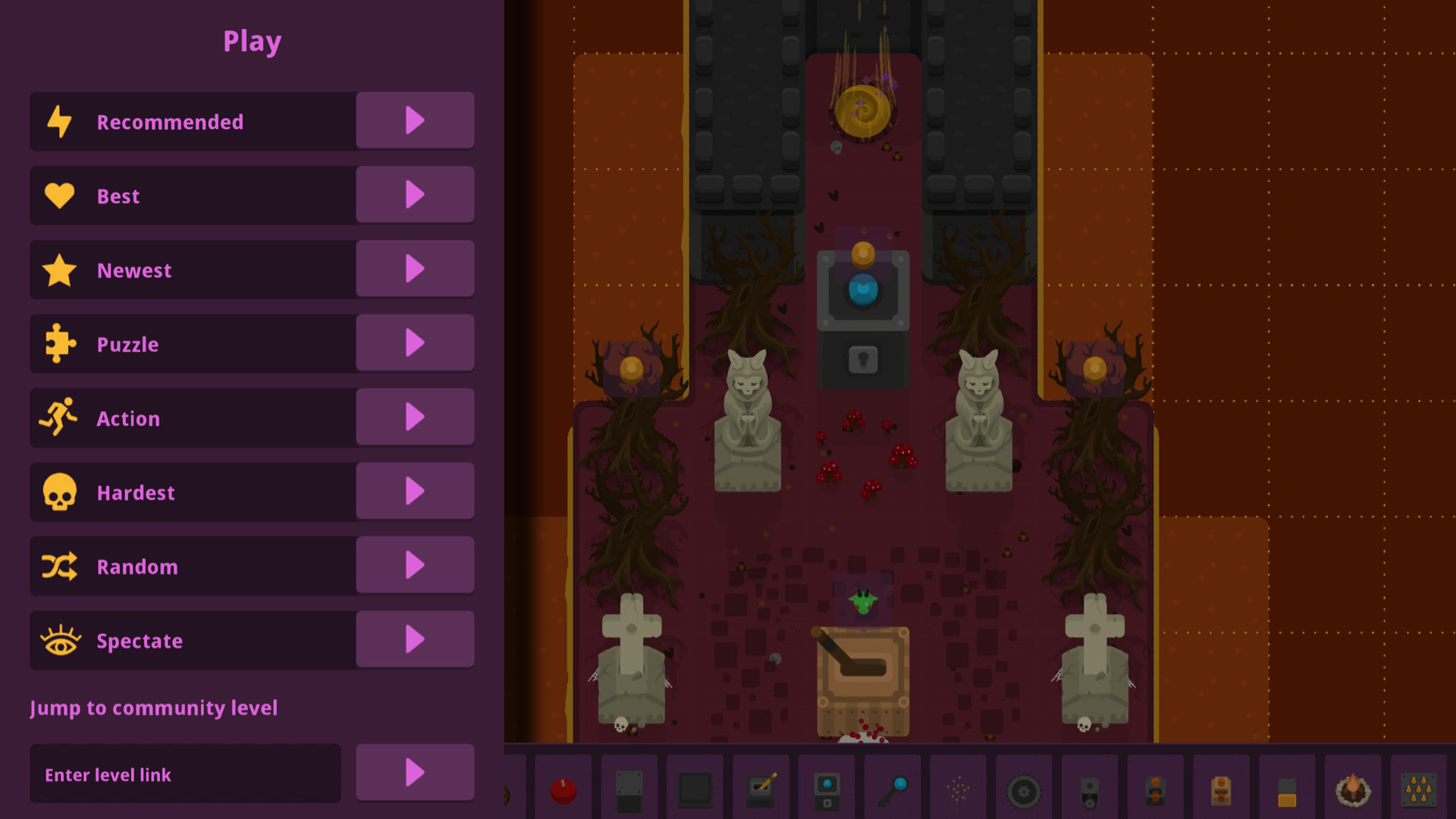
Task: Start a Random level with its play button
Action: click(415, 565)
